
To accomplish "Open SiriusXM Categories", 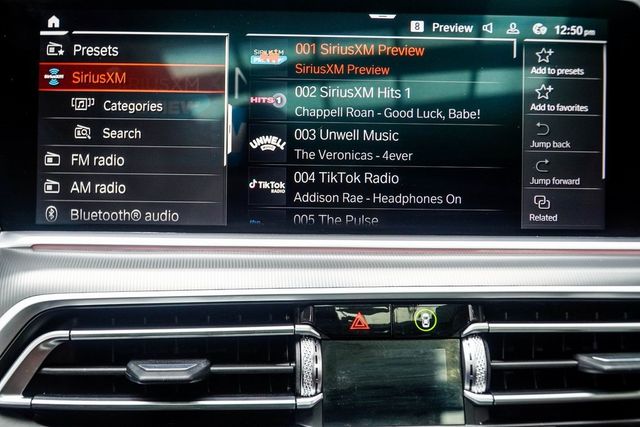I will [x=132, y=106].
